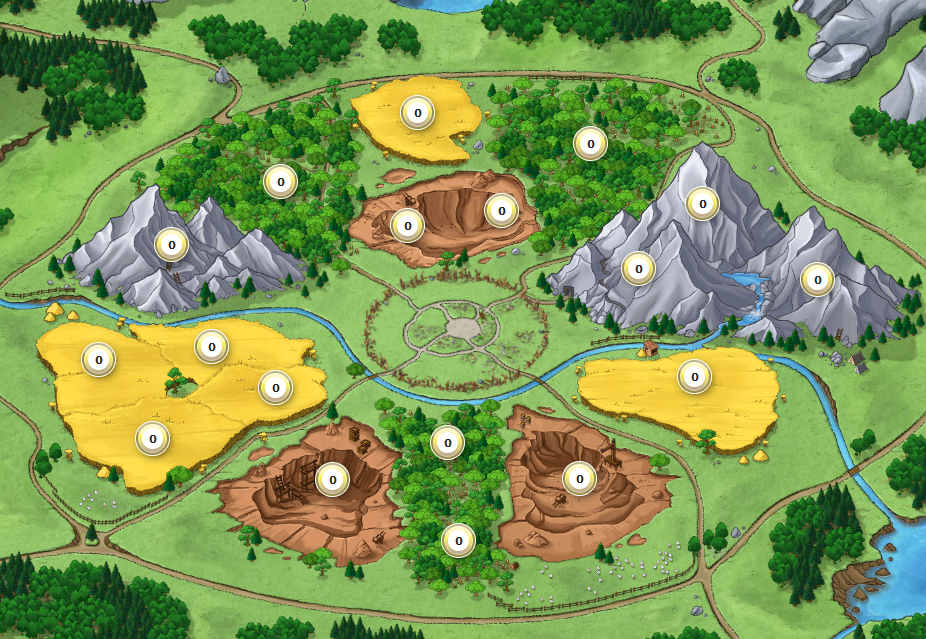Select the clay pit badge with wooden scaffolding
The height and width of the screenshot is (639, 926).
(x=332, y=479)
